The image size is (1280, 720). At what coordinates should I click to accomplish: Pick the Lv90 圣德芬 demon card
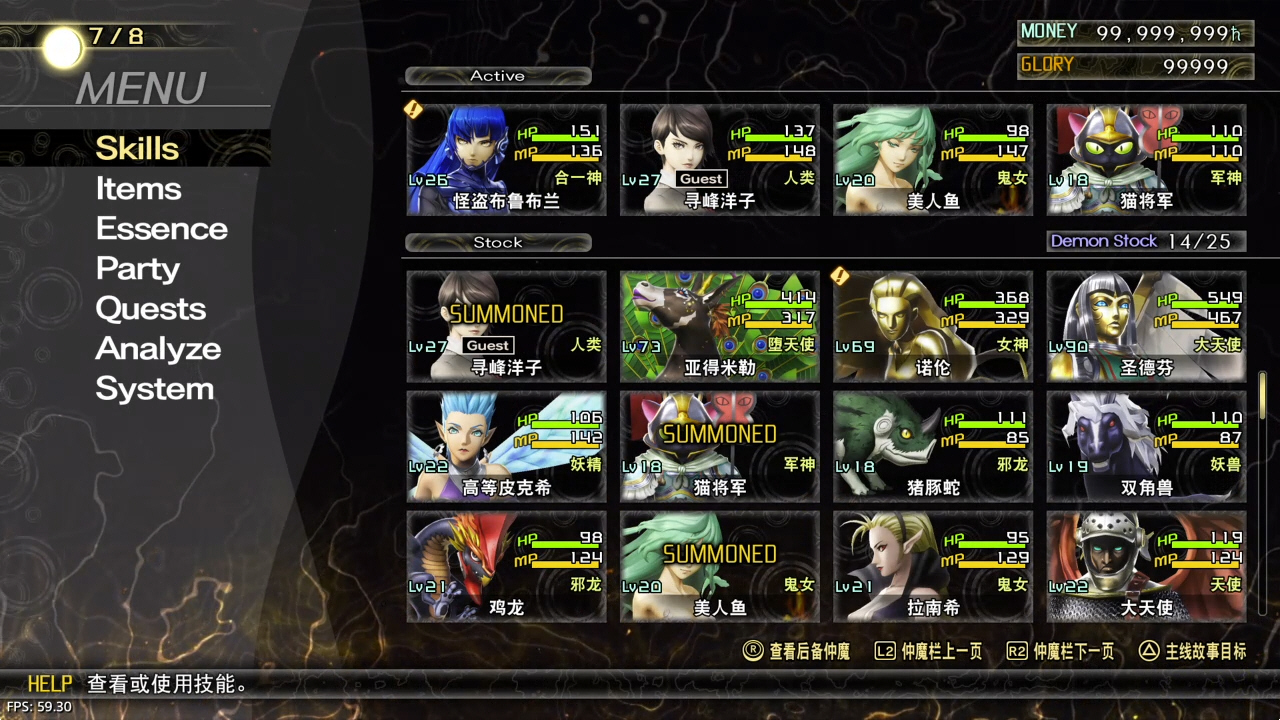1146,327
